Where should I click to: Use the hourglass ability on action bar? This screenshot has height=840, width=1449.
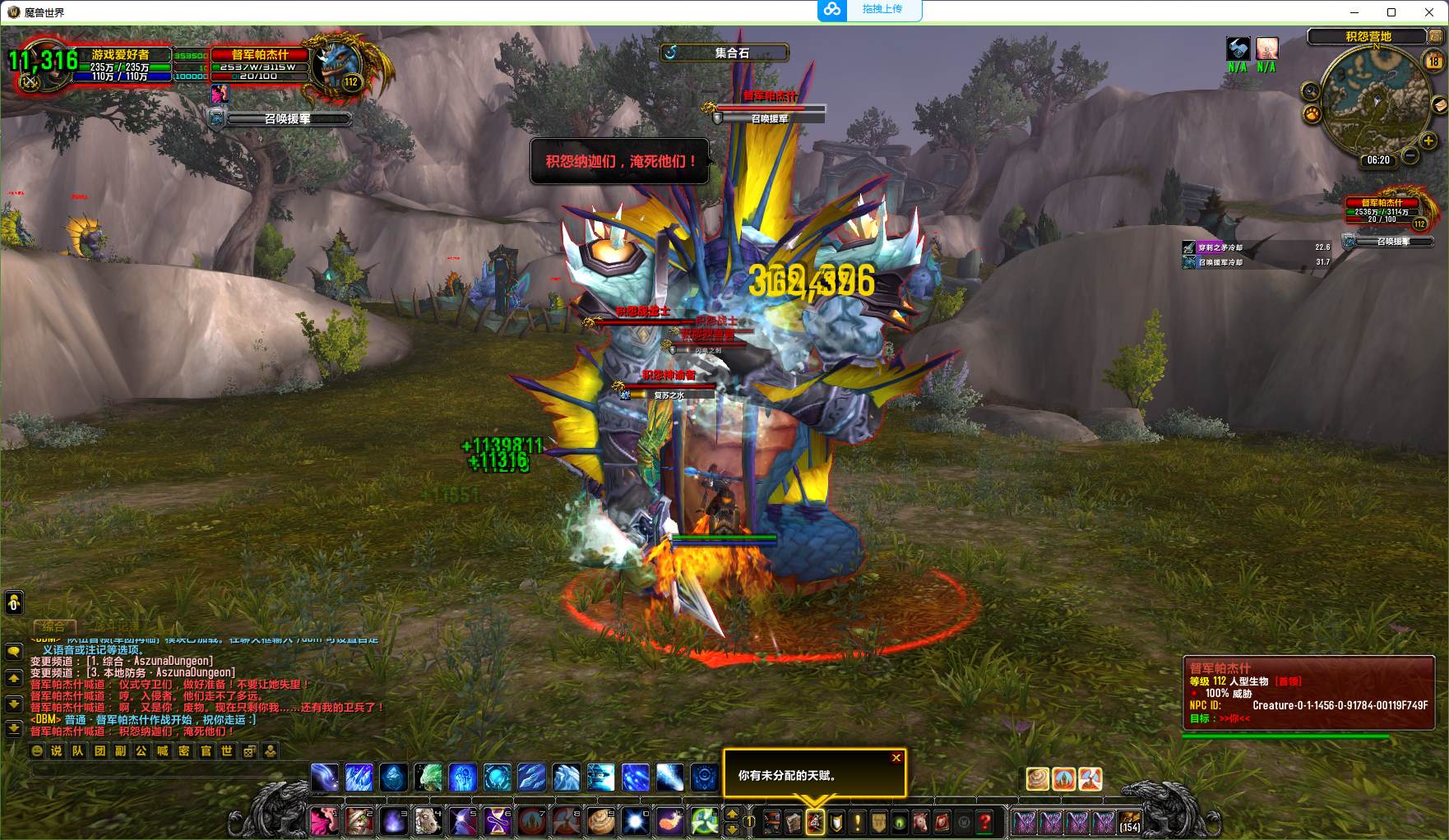498,821
